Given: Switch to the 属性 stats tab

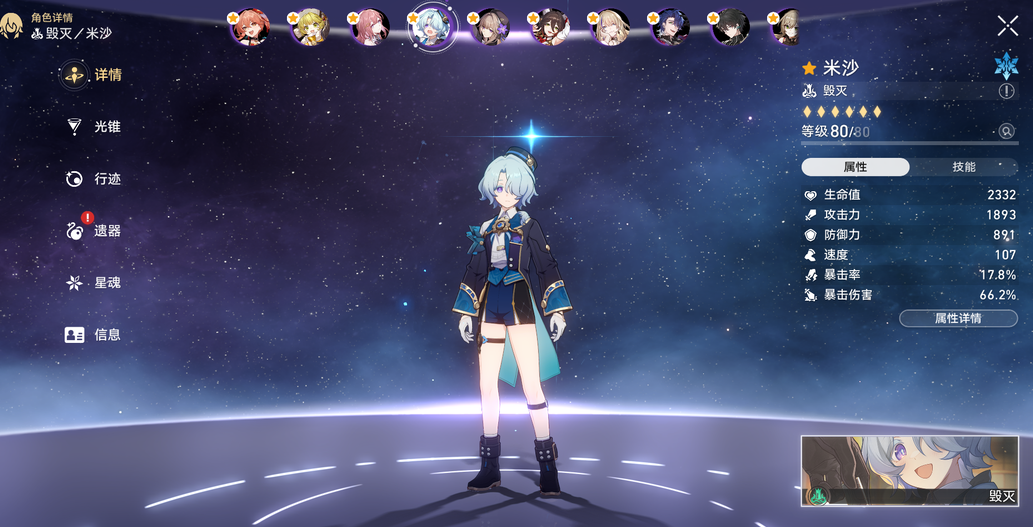Looking at the screenshot, I should point(855,167).
